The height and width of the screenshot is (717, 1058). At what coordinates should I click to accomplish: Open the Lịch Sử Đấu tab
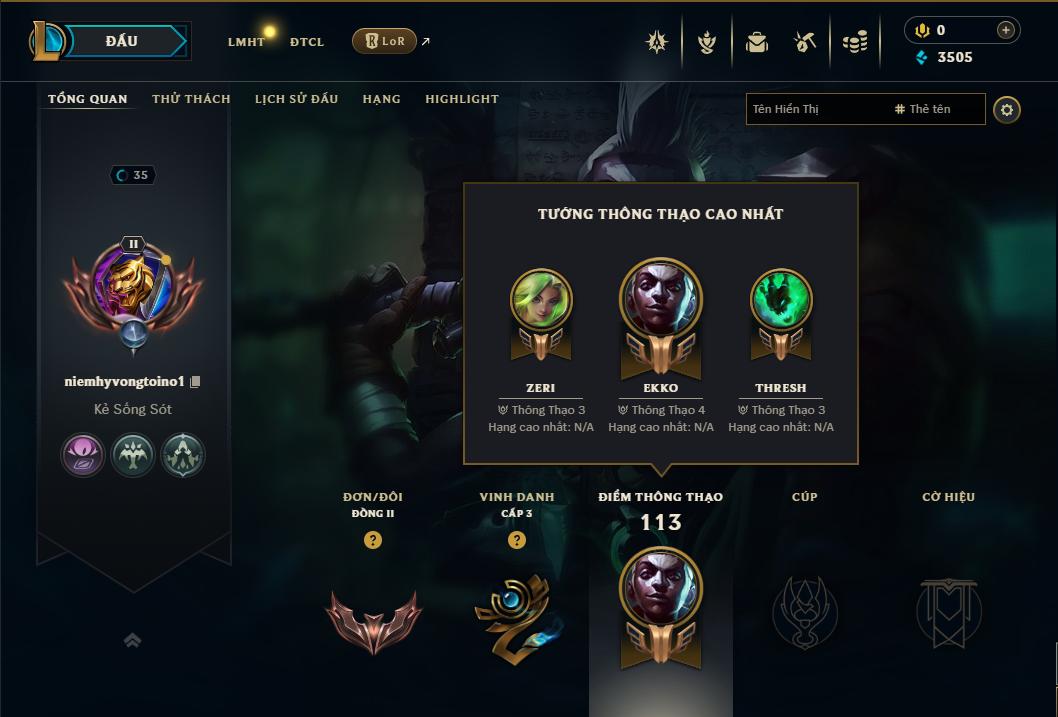click(x=296, y=99)
